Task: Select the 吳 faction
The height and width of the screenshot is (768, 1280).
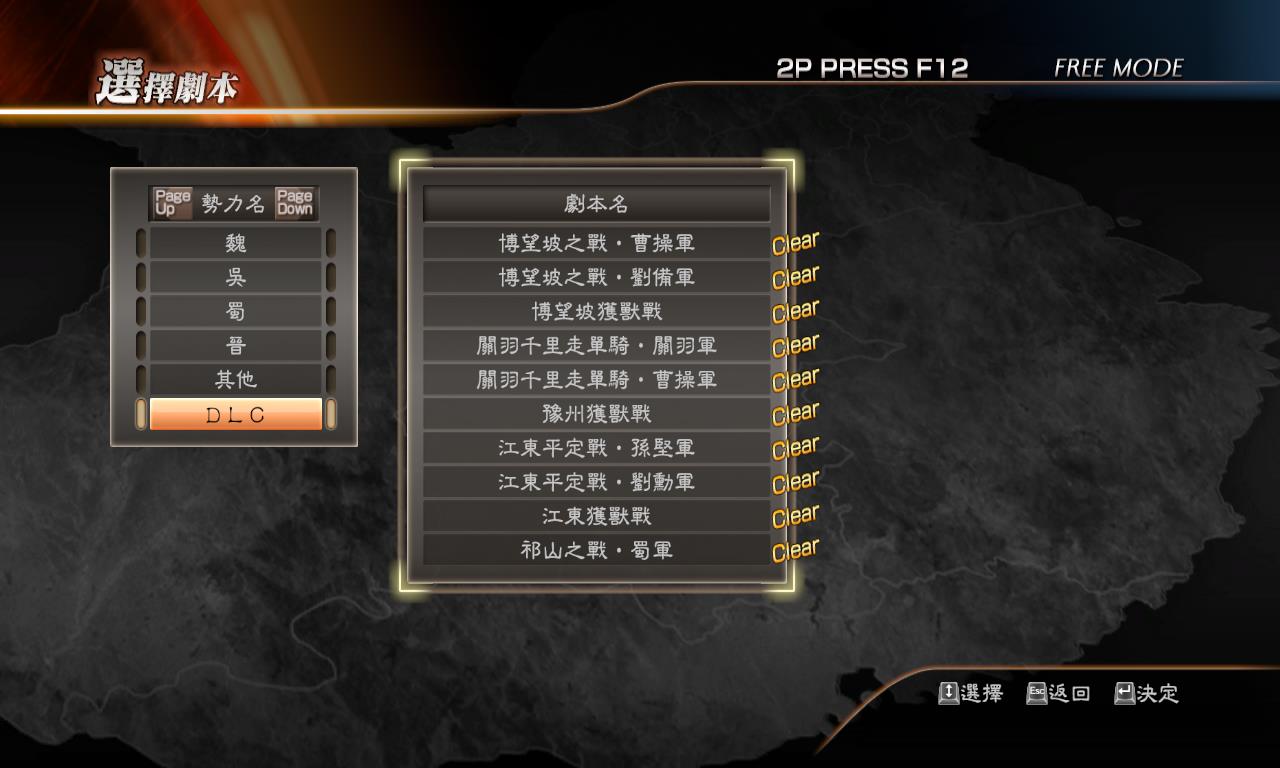Action: [237, 276]
